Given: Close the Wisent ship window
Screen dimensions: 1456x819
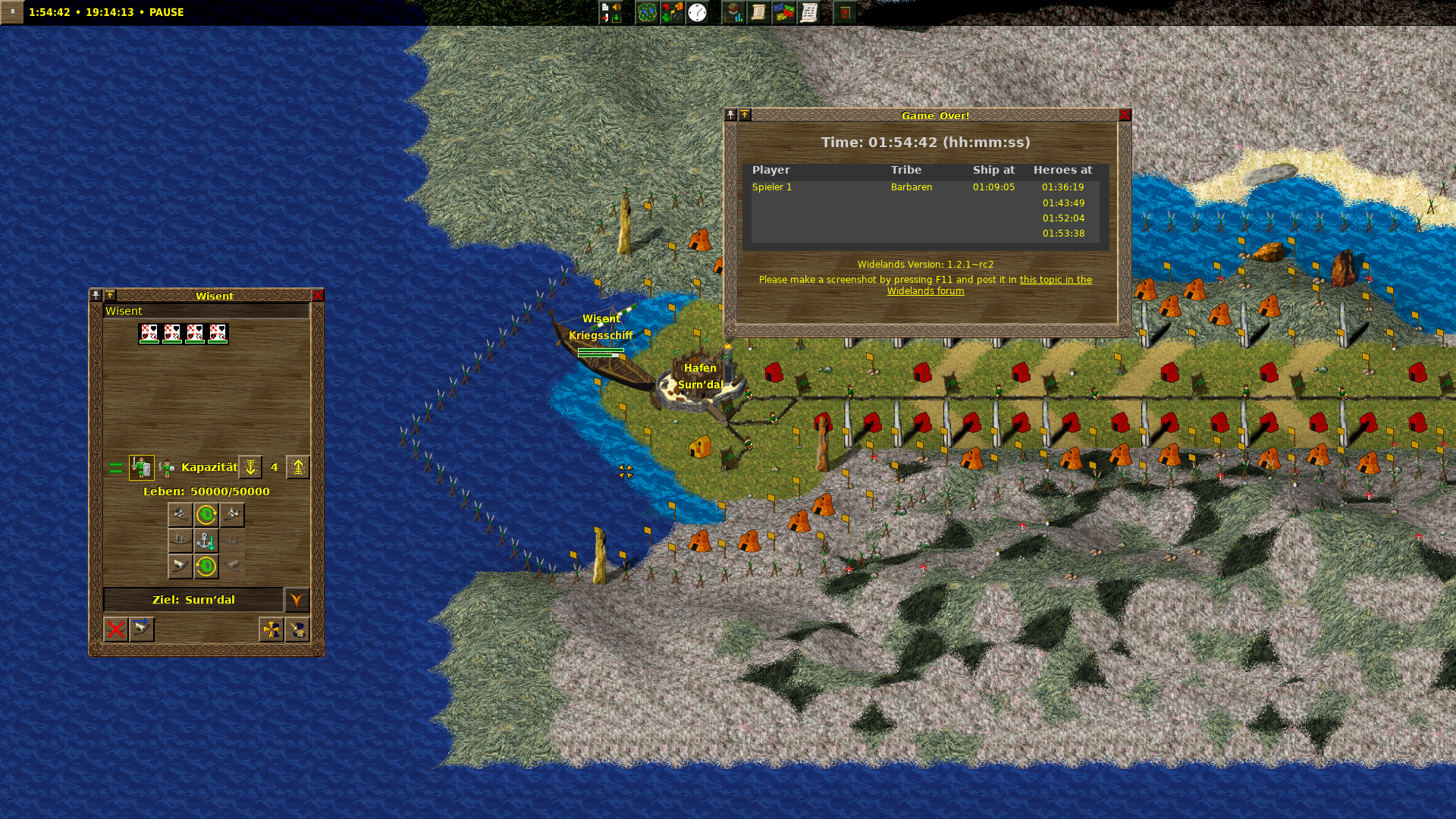Looking at the screenshot, I should pyautogui.click(x=318, y=296).
